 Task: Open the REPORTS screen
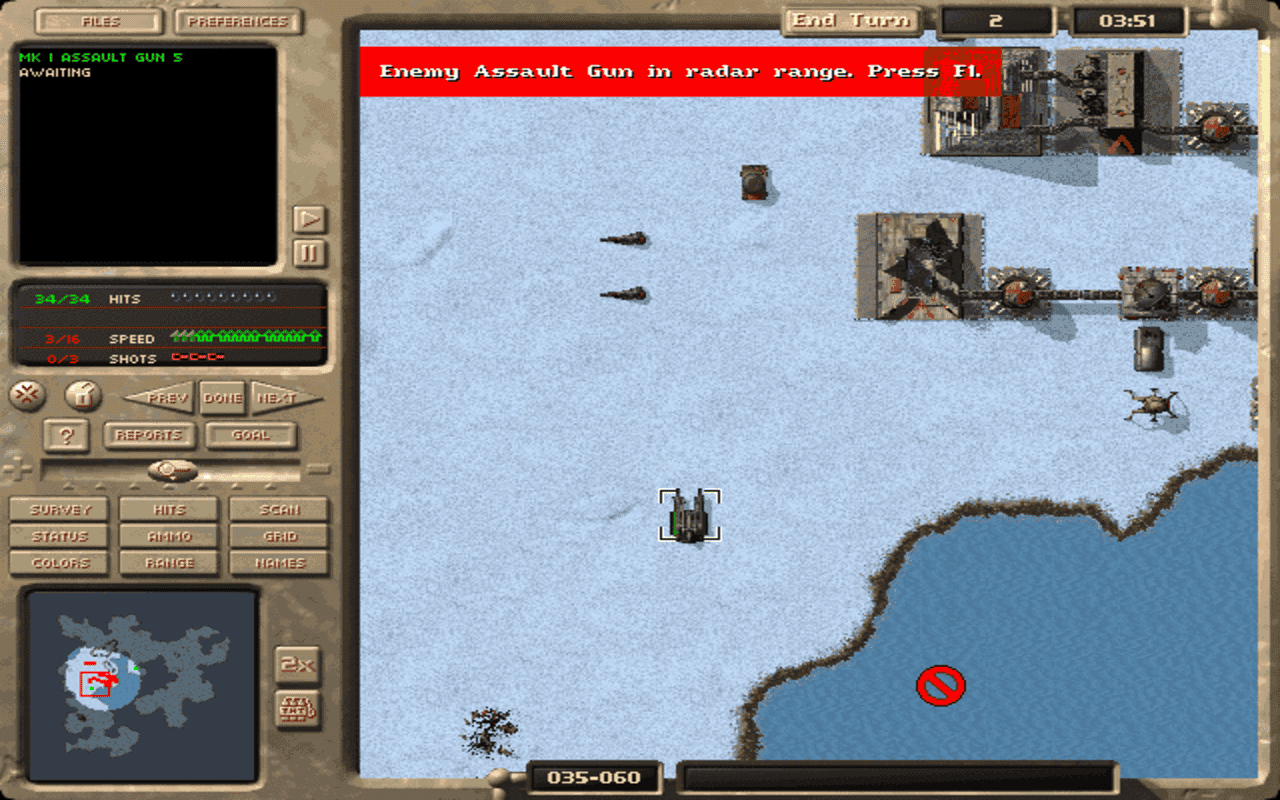148,435
